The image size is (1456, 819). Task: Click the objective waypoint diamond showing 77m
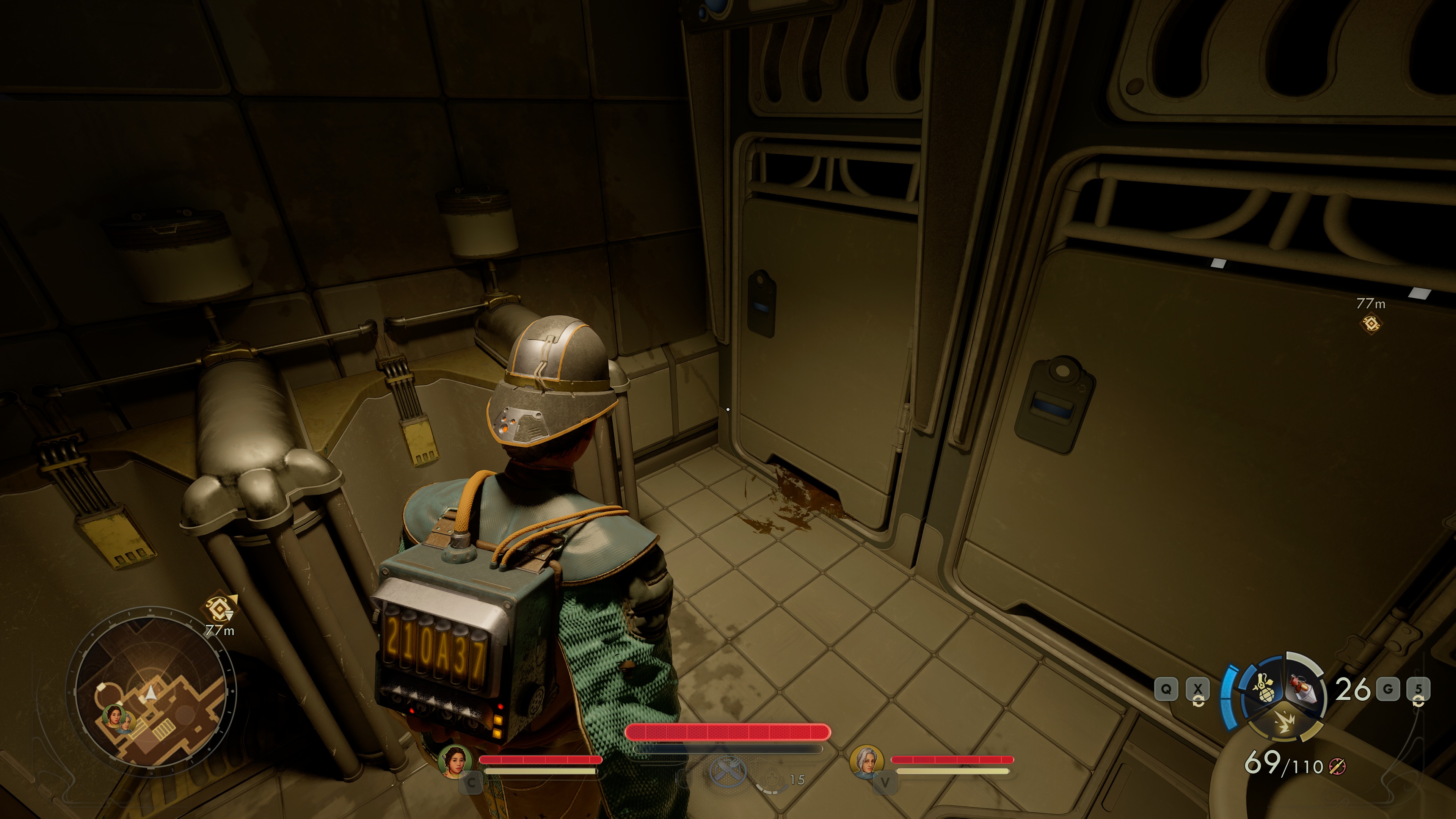(x=1371, y=323)
